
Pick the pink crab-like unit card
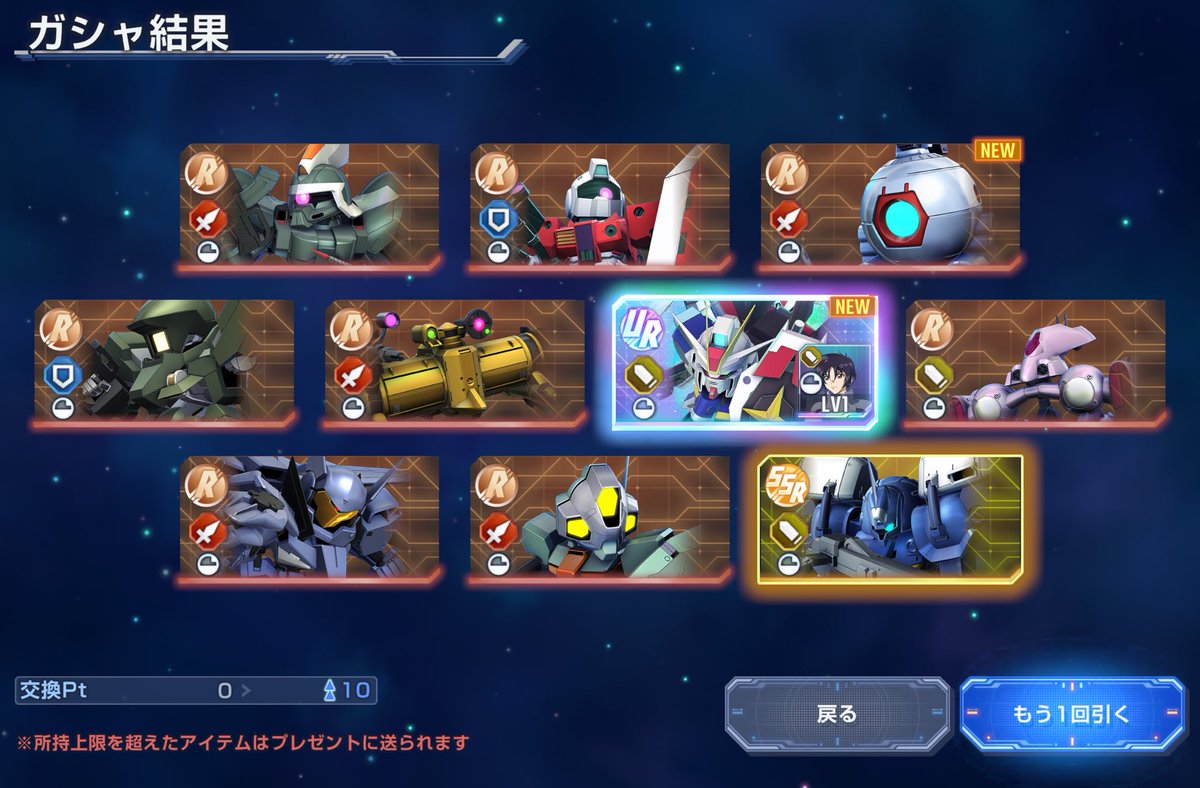pyautogui.click(x=1035, y=362)
